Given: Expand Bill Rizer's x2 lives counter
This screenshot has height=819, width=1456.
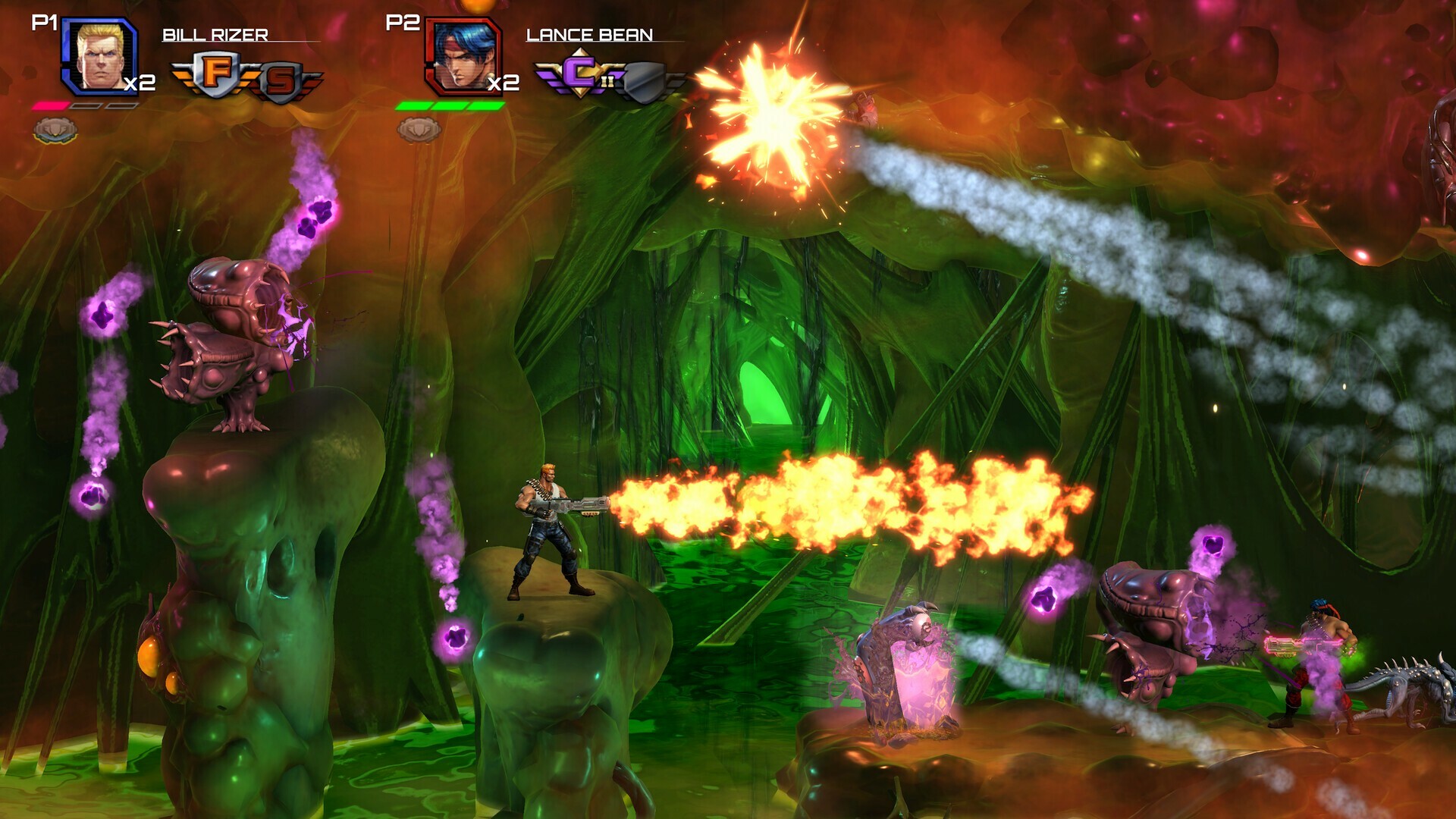Looking at the screenshot, I should (140, 83).
